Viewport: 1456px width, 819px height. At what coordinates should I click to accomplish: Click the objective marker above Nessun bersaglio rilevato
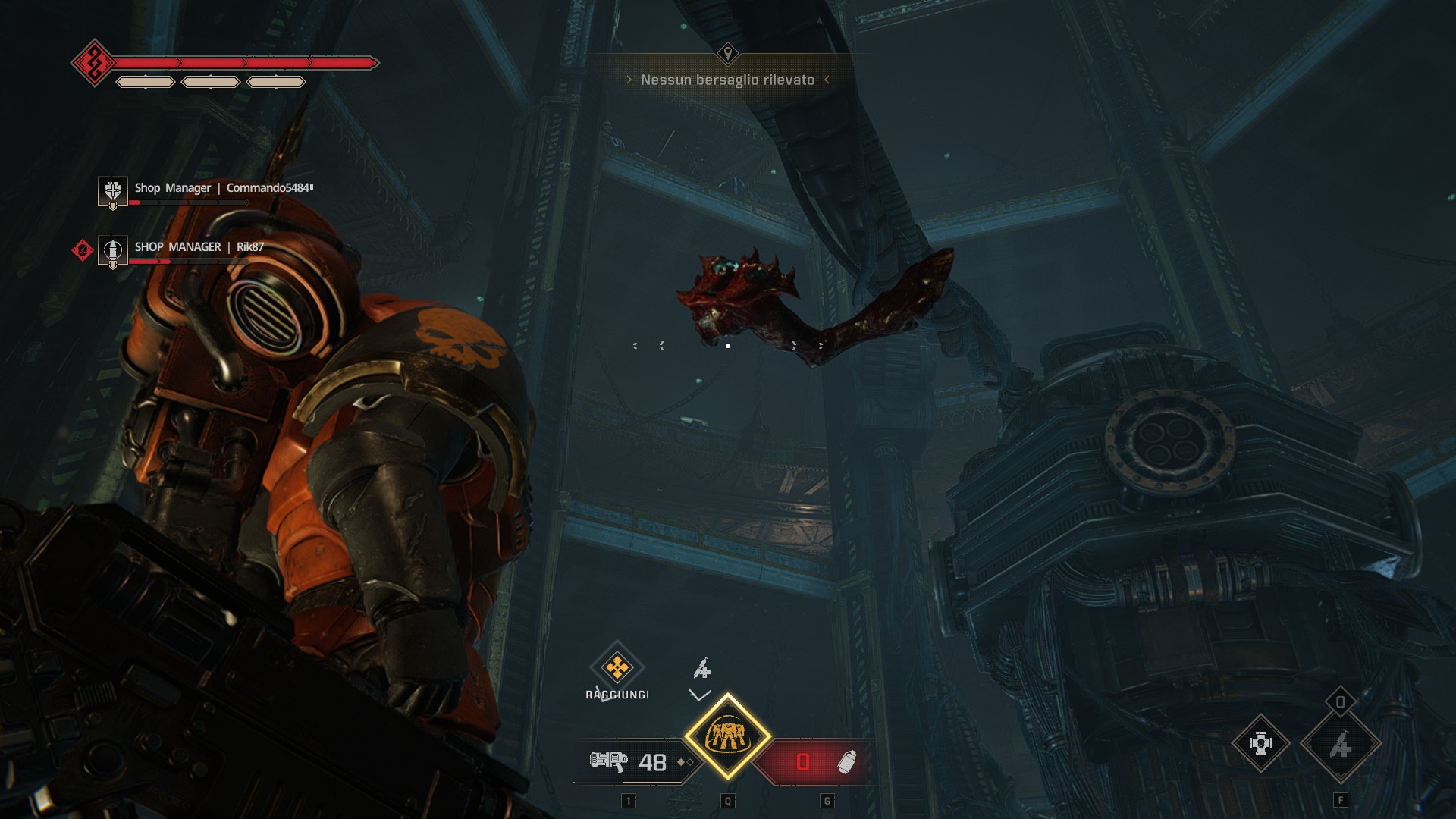727,53
